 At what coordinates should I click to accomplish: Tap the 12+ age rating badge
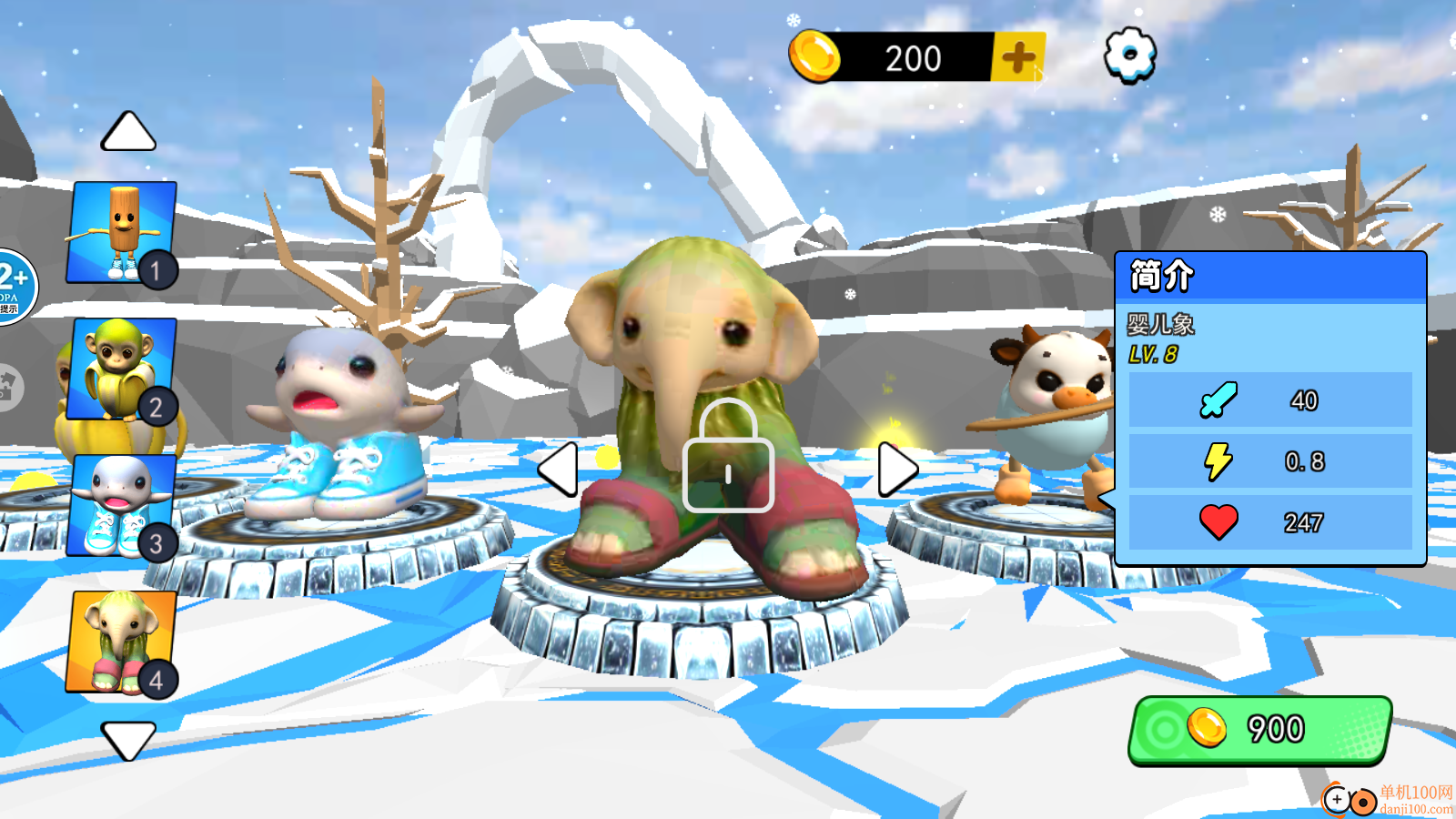click(15, 286)
